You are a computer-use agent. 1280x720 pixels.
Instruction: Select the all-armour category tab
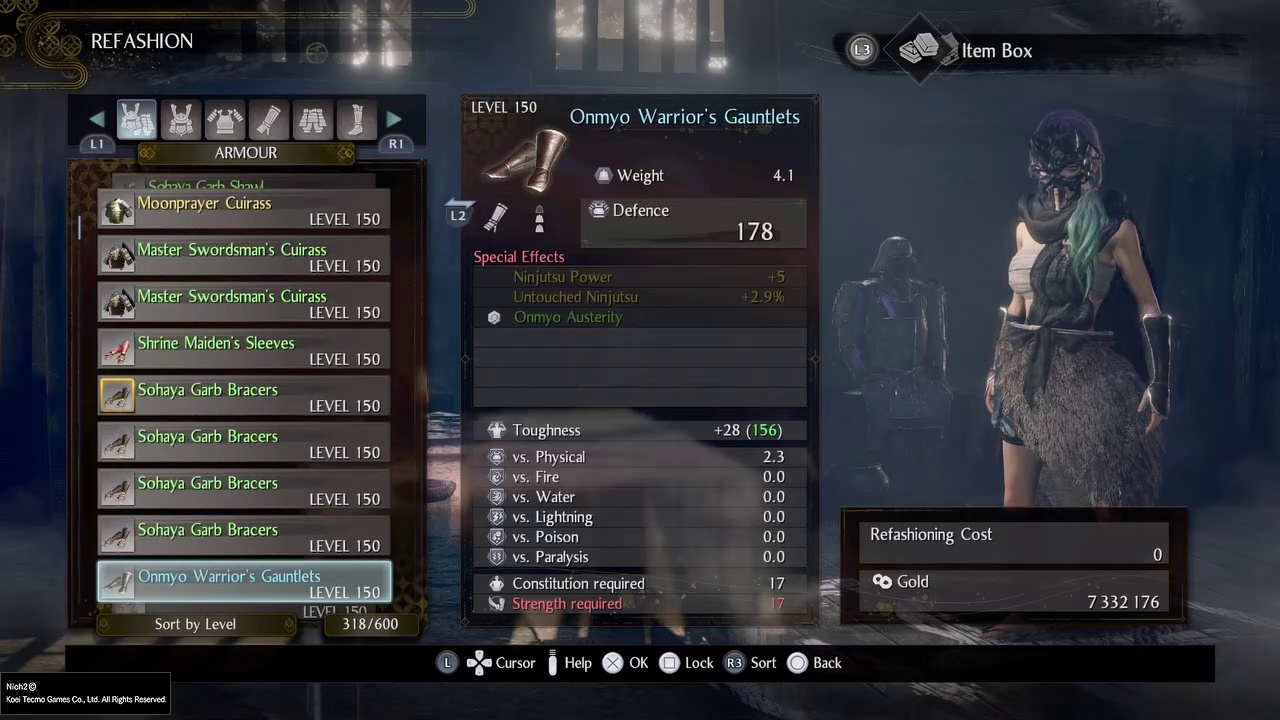136,120
